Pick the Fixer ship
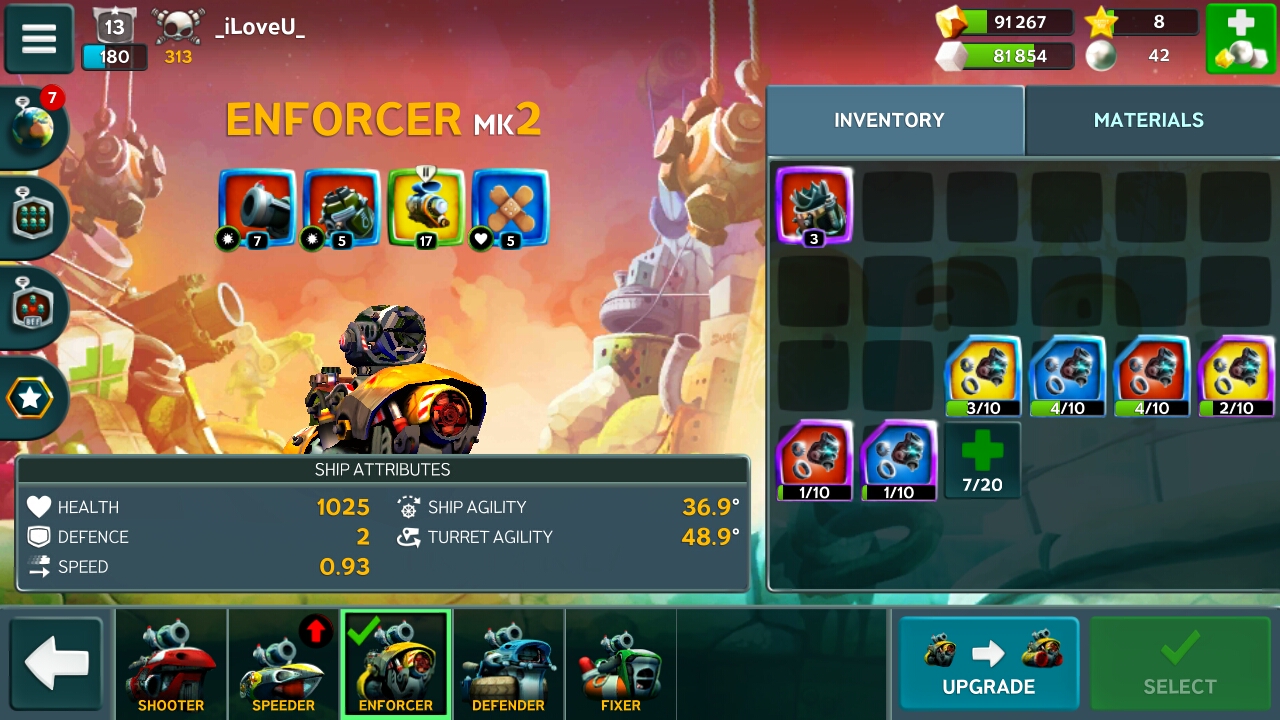 (620, 664)
